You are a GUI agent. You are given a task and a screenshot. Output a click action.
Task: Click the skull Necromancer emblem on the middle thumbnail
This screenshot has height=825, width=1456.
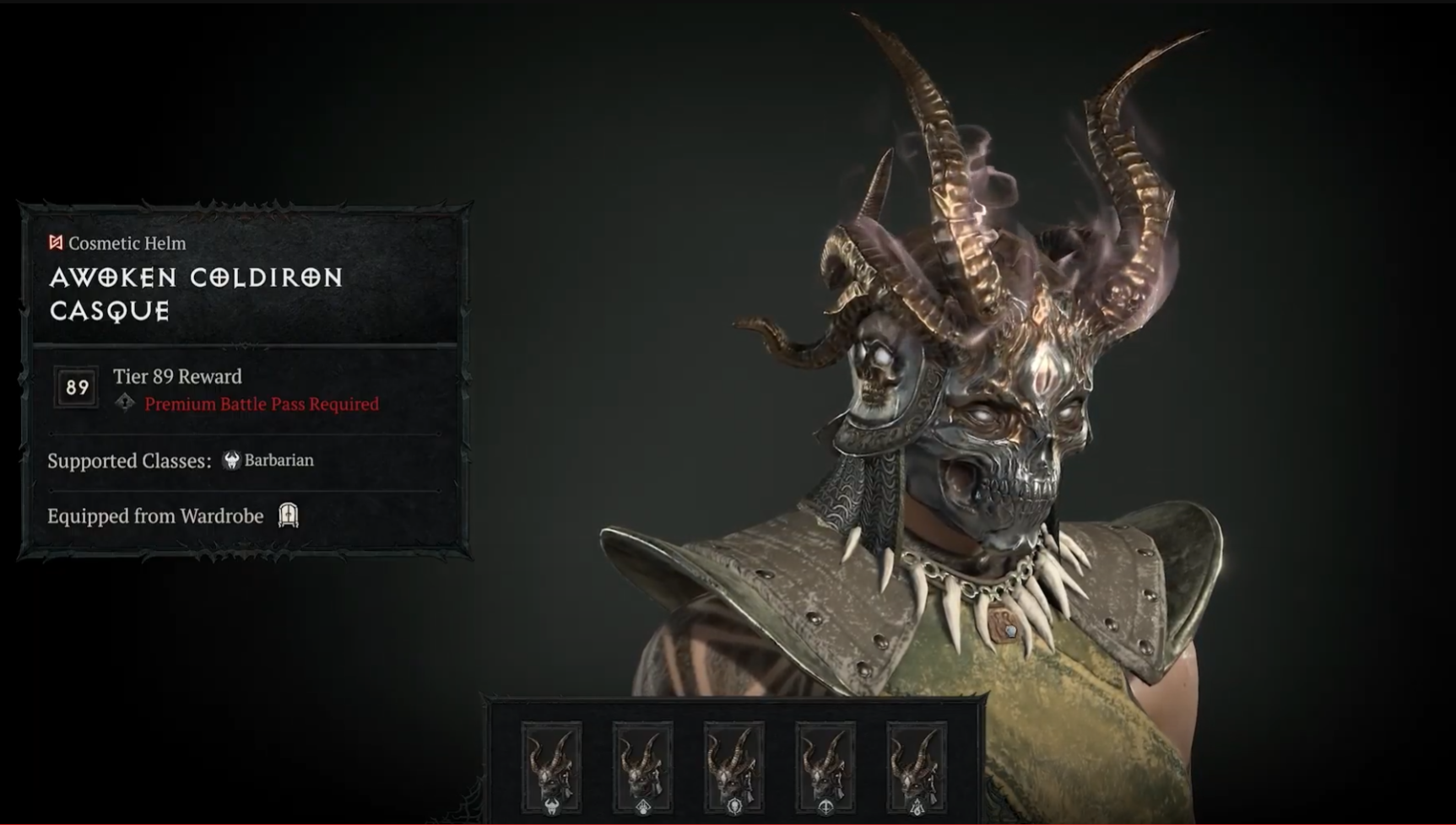[x=735, y=806]
